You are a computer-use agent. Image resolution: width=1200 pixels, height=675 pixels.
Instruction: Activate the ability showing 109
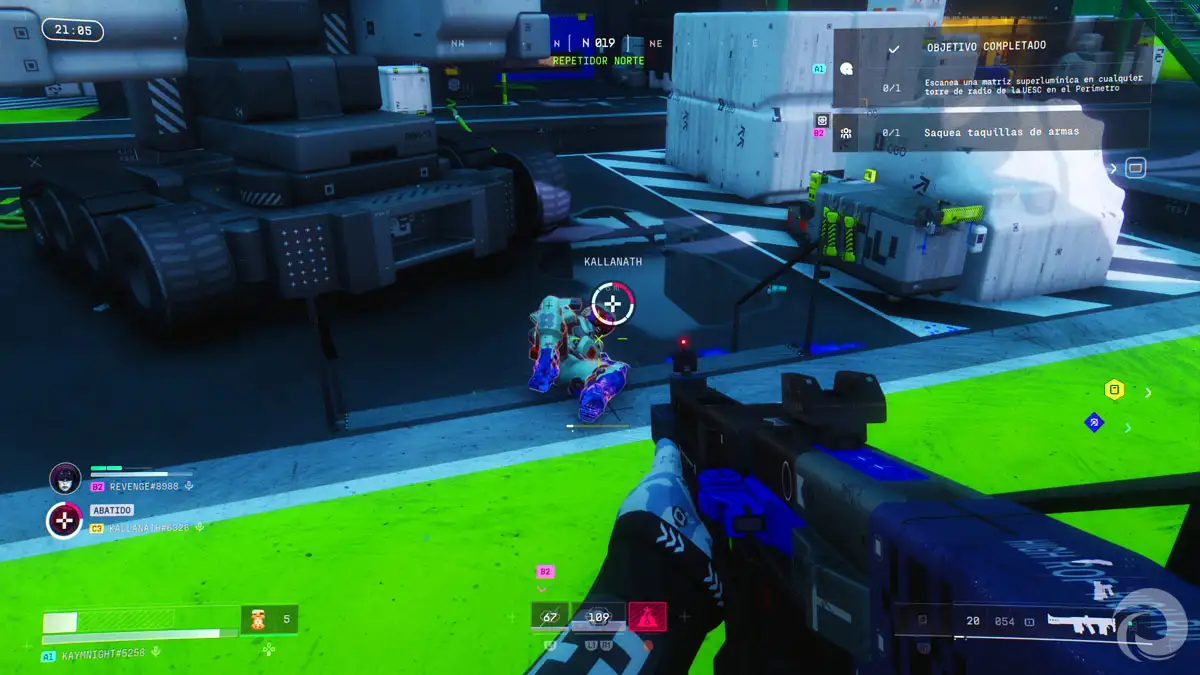598,617
